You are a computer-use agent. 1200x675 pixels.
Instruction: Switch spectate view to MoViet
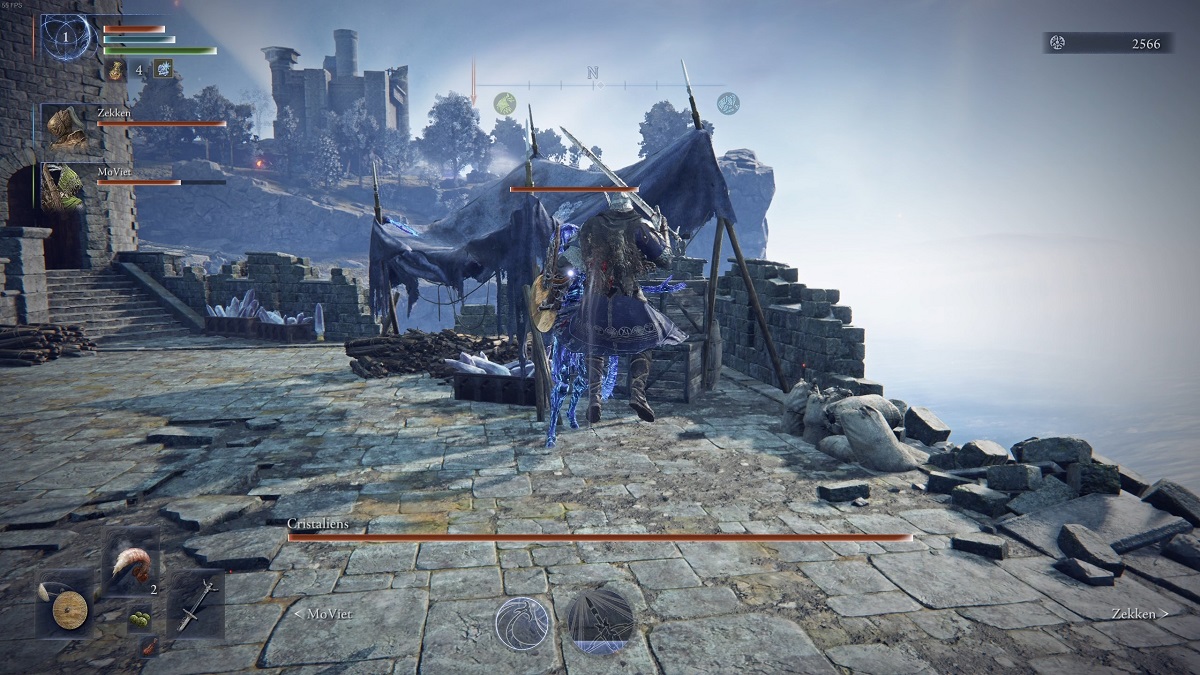(322, 613)
